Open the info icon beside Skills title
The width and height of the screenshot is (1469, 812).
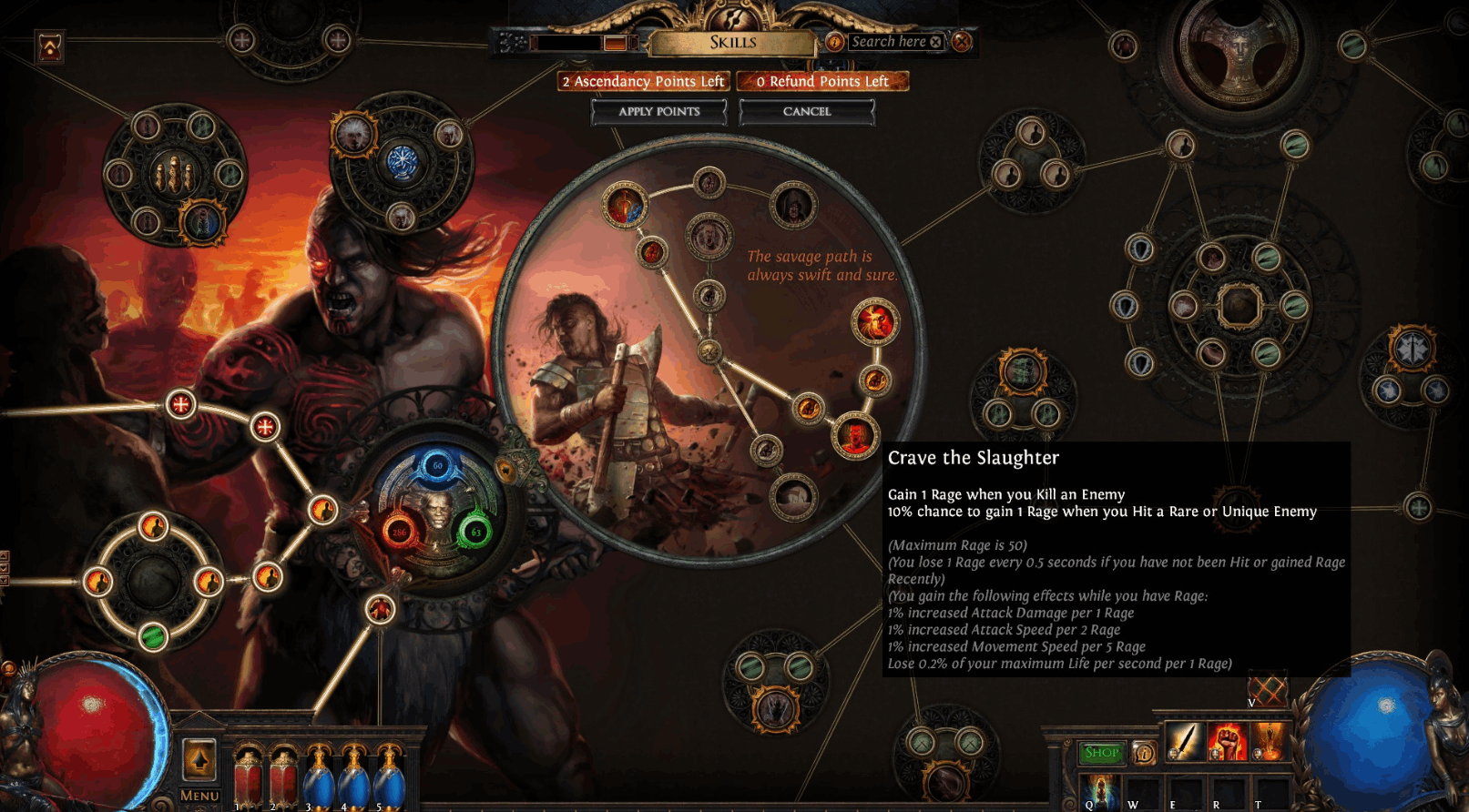point(833,41)
